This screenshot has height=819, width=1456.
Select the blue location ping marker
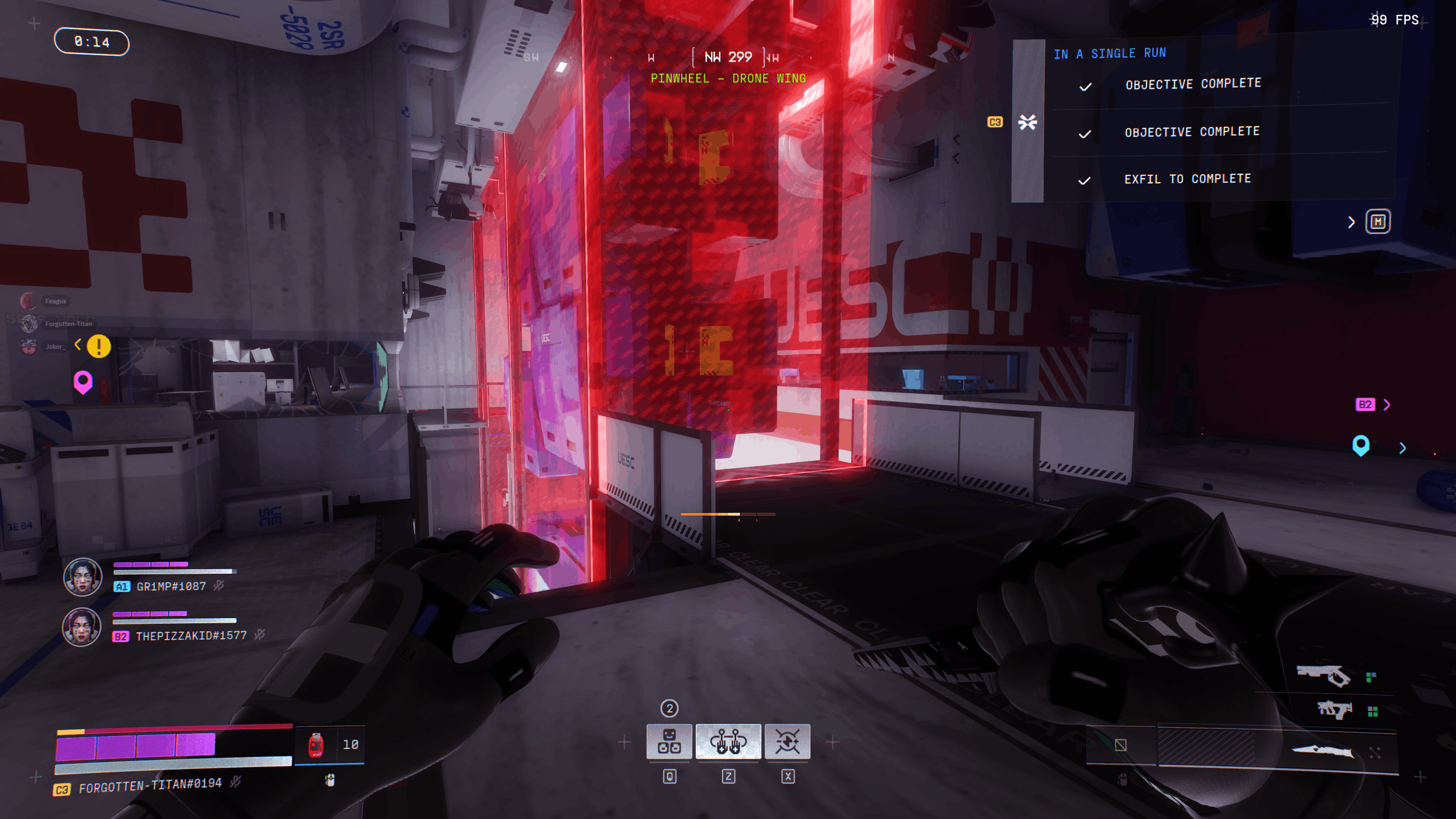pos(1360,445)
